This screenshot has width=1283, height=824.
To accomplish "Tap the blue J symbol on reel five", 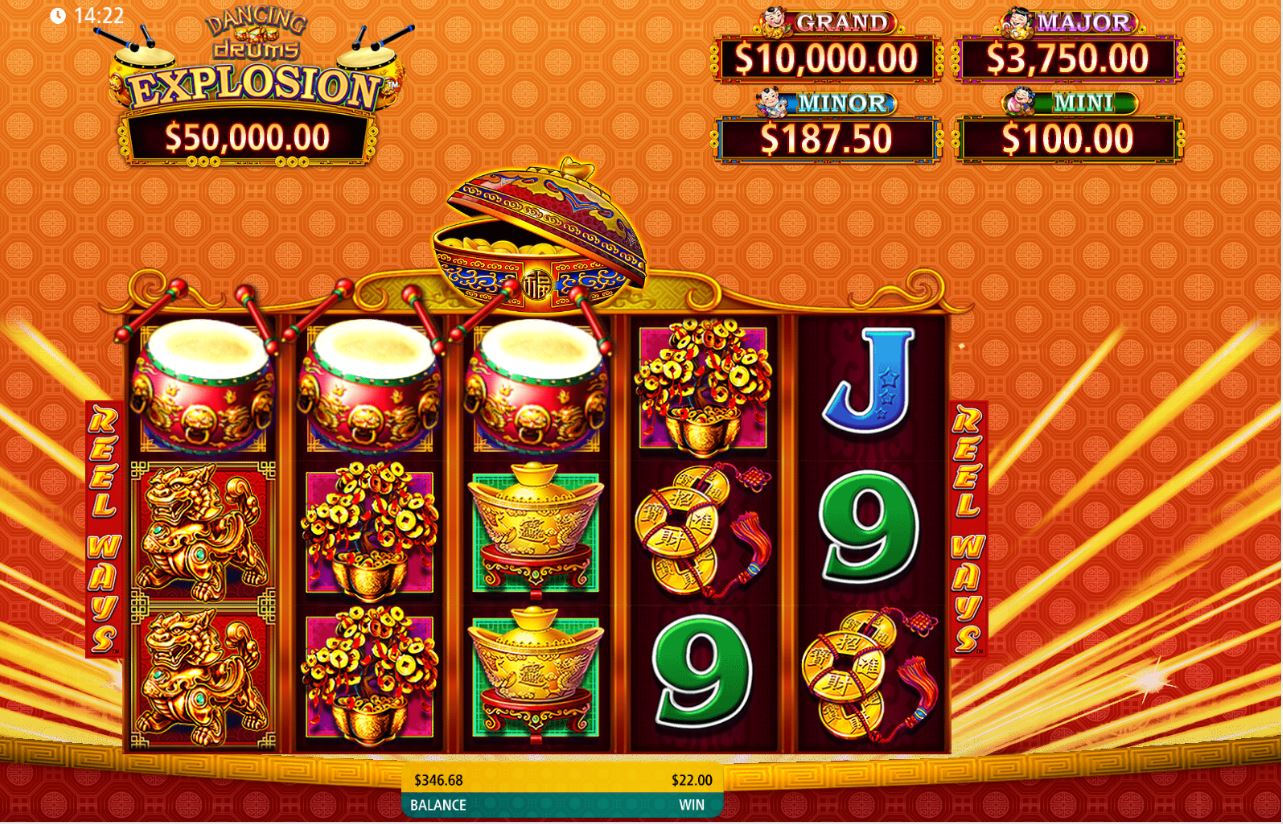I will pyautogui.click(x=870, y=390).
